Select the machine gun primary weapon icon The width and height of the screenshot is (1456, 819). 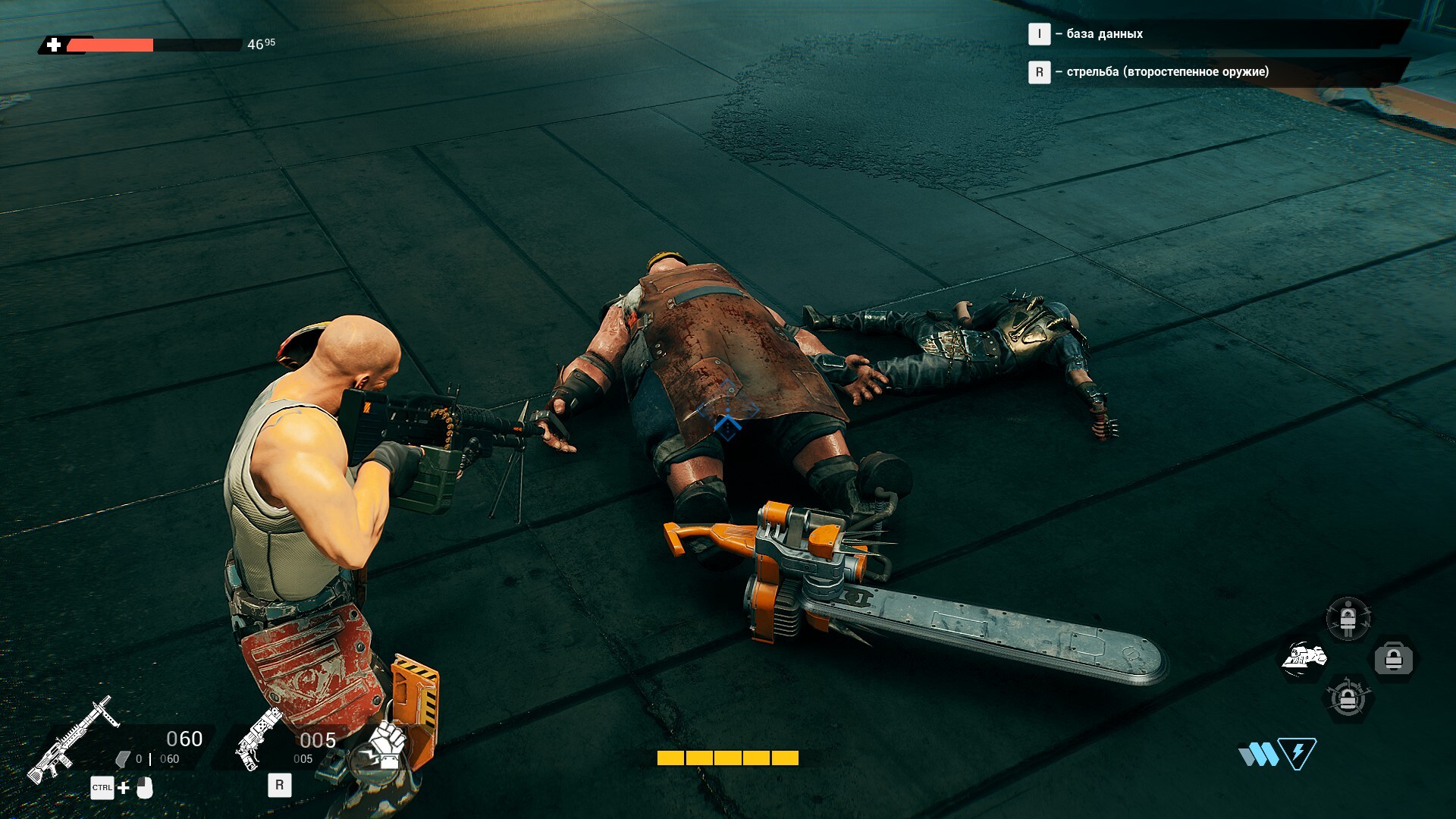[x=72, y=739]
